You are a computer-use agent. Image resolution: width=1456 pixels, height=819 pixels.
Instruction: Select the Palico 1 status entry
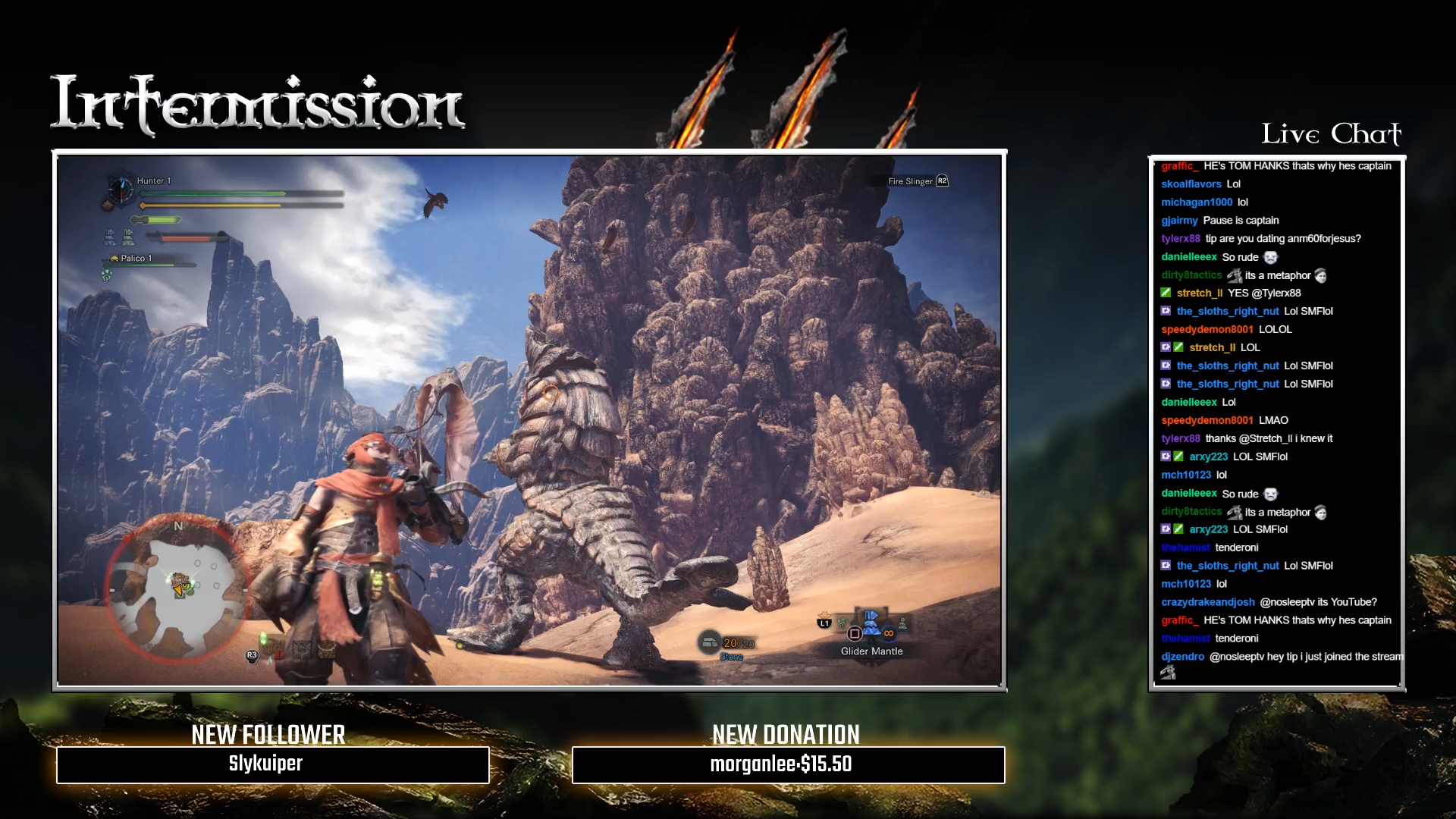pyautogui.click(x=136, y=259)
